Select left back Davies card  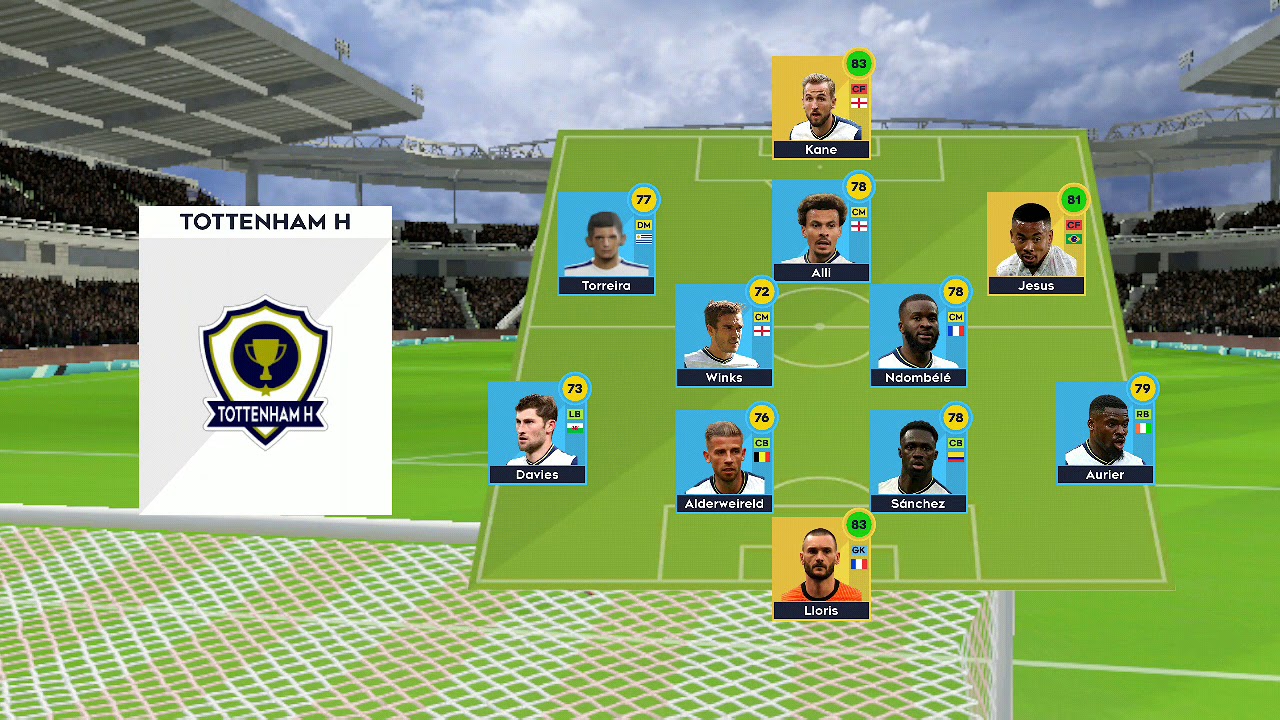pyautogui.click(x=537, y=433)
